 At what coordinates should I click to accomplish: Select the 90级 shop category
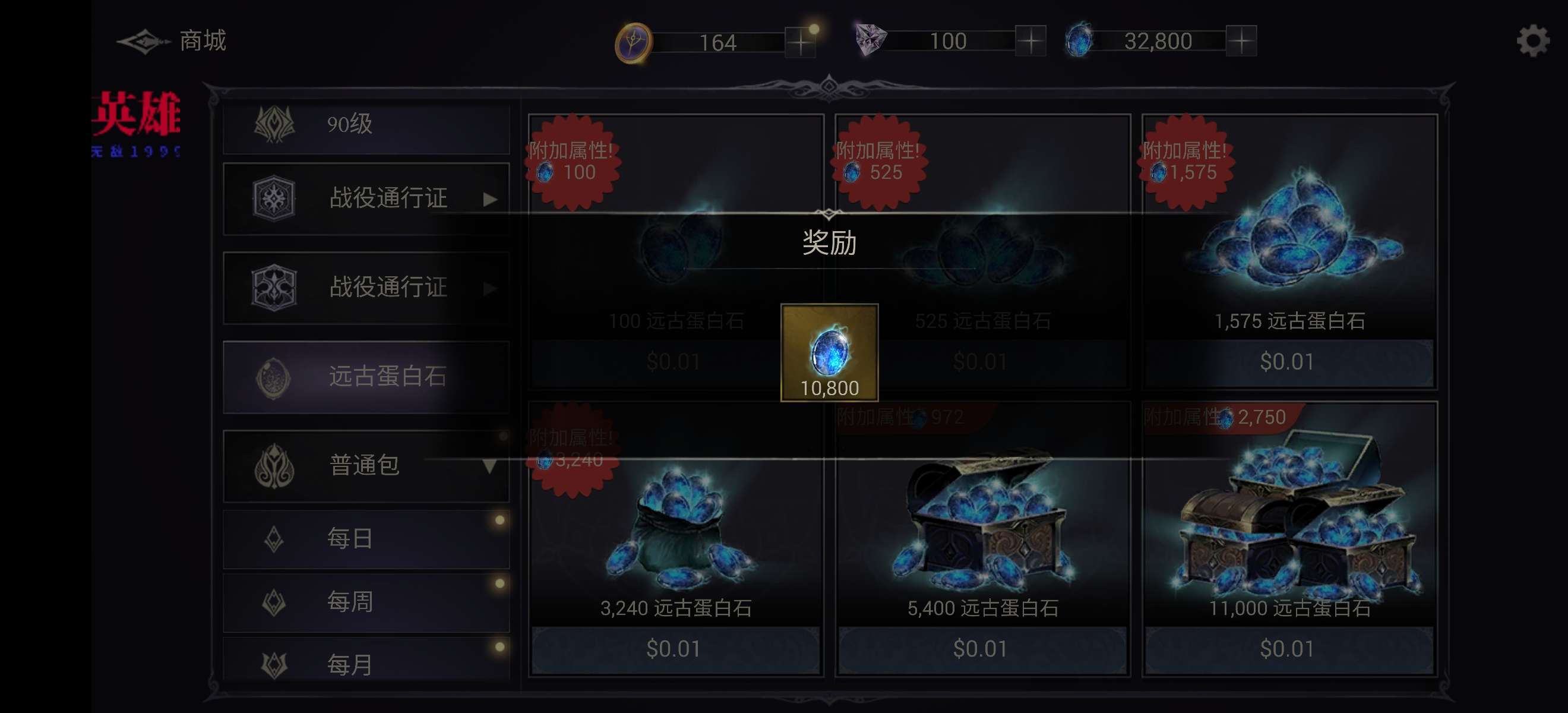(x=366, y=125)
